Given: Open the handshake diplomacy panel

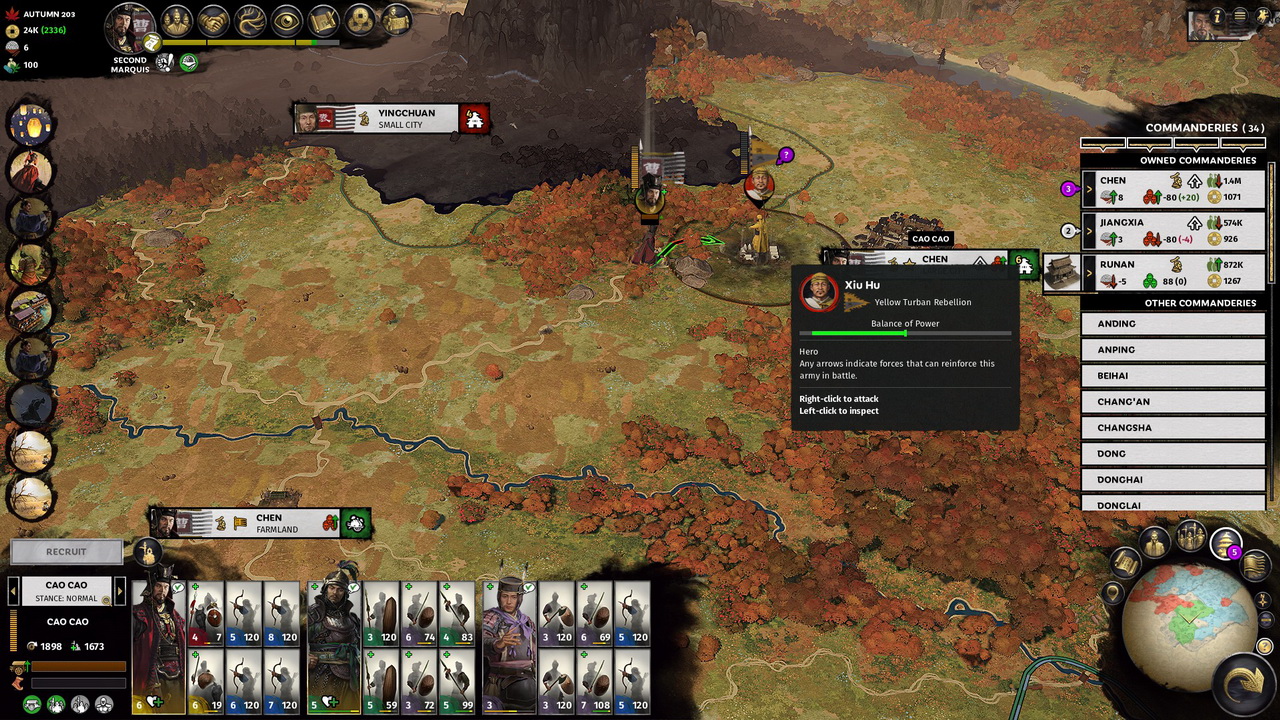Looking at the screenshot, I should 212,21.
